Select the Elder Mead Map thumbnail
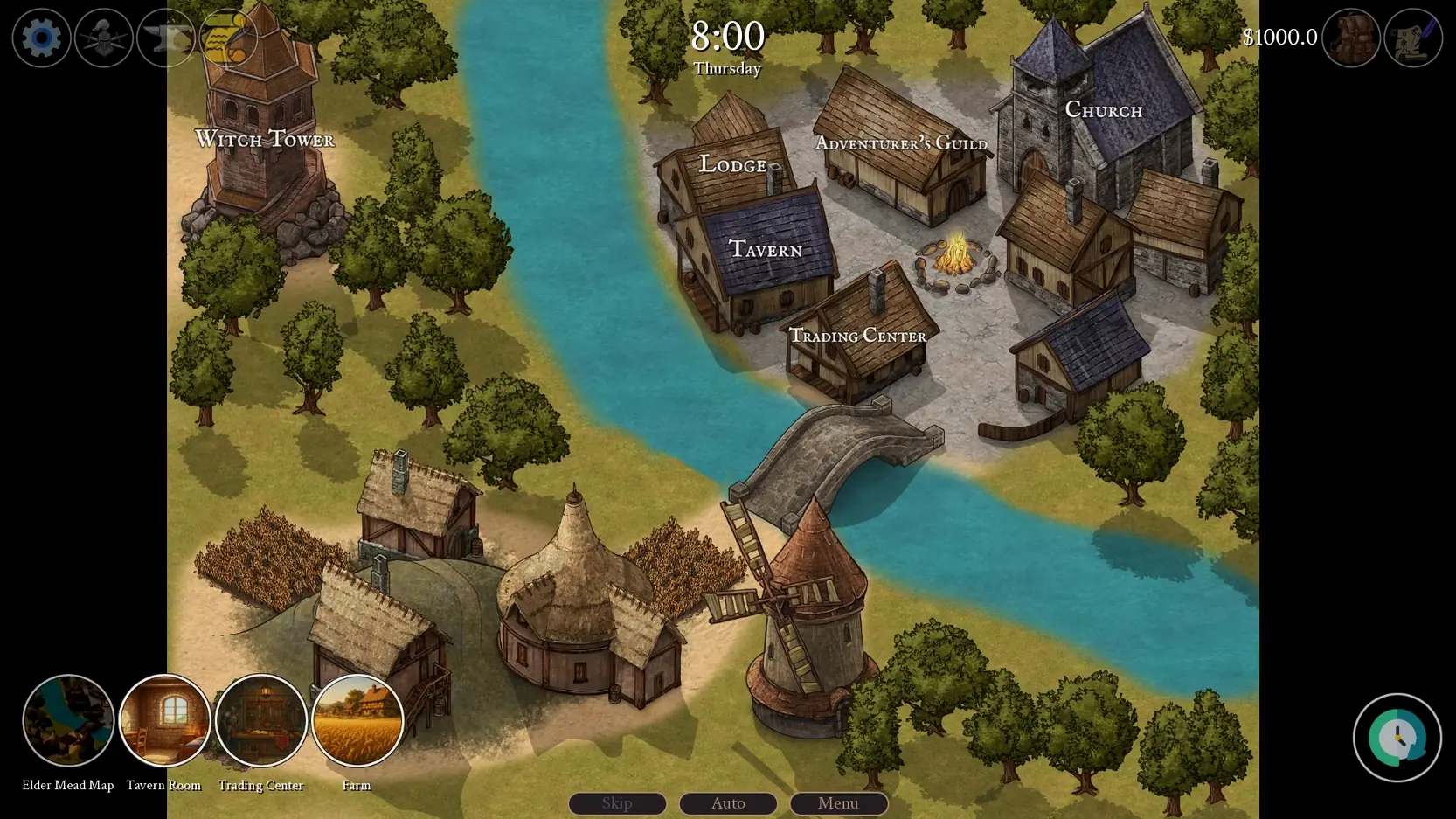 [x=68, y=720]
